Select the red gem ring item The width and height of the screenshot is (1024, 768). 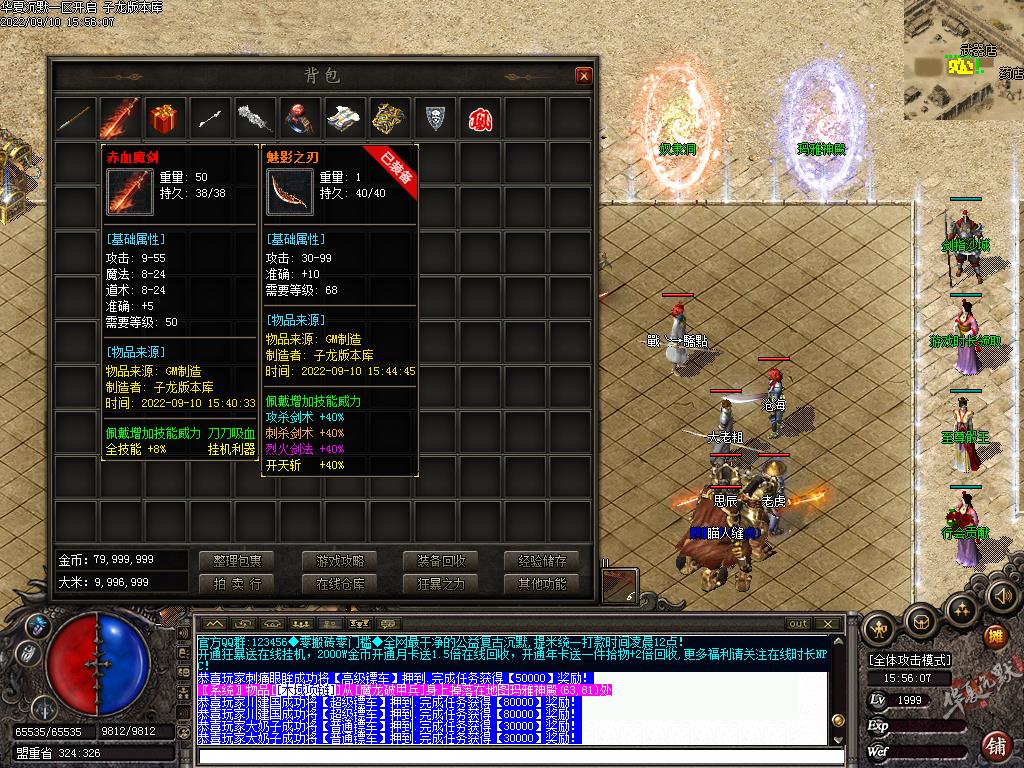click(x=299, y=118)
